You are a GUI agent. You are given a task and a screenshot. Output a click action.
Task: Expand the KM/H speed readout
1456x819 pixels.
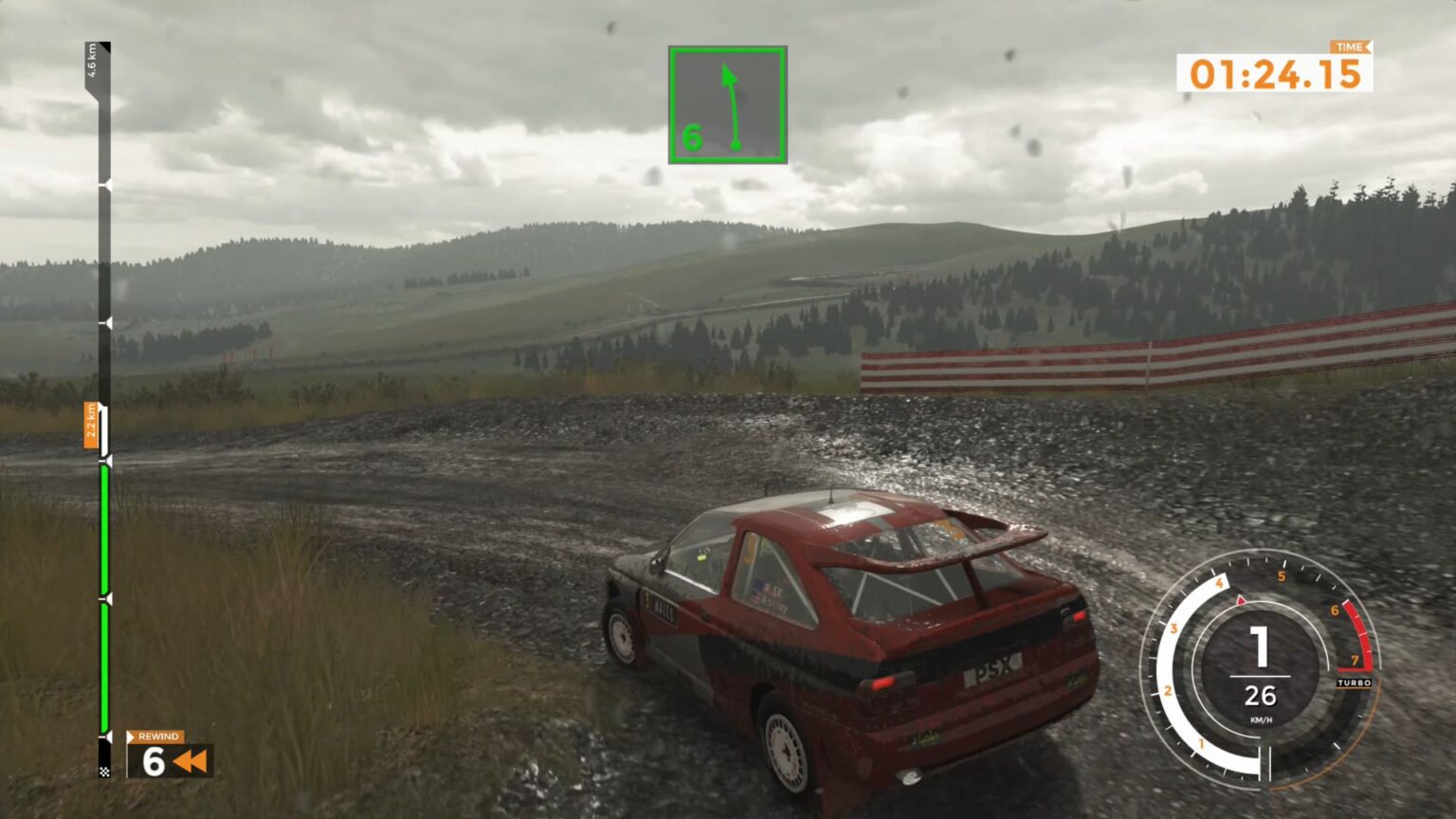pyautogui.click(x=1260, y=721)
